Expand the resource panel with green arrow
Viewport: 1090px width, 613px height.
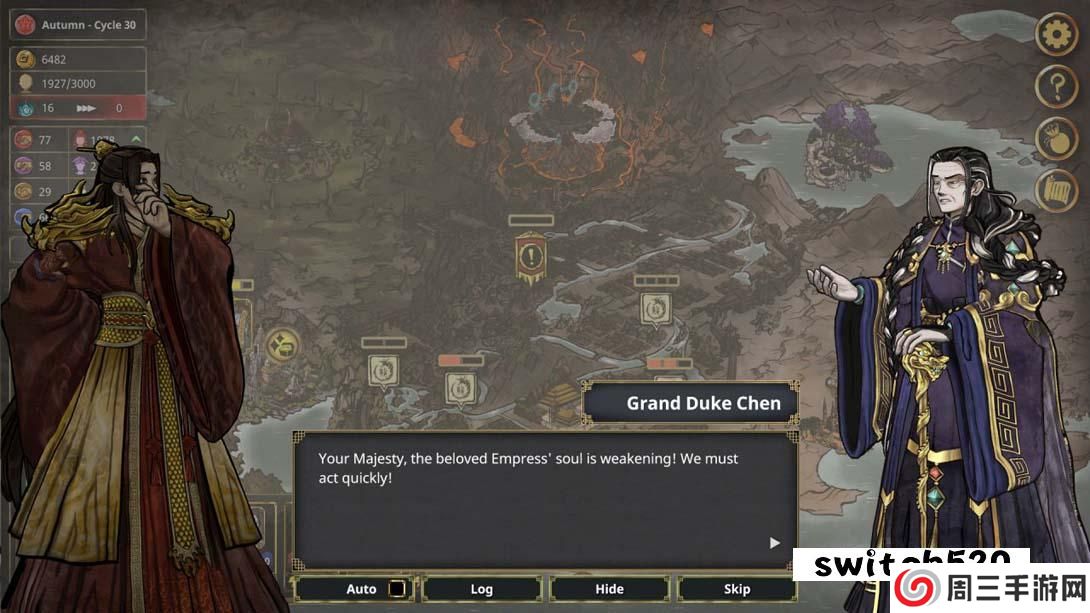(x=136, y=139)
